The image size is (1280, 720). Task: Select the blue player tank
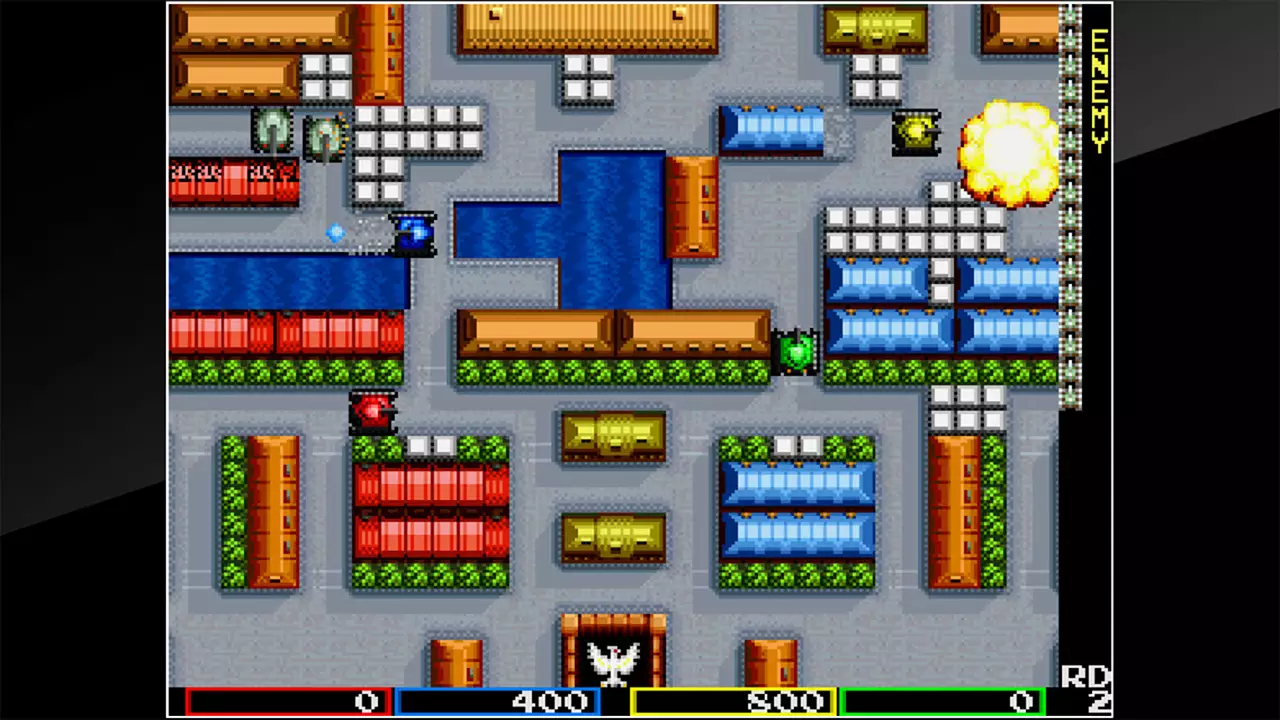coord(413,233)
